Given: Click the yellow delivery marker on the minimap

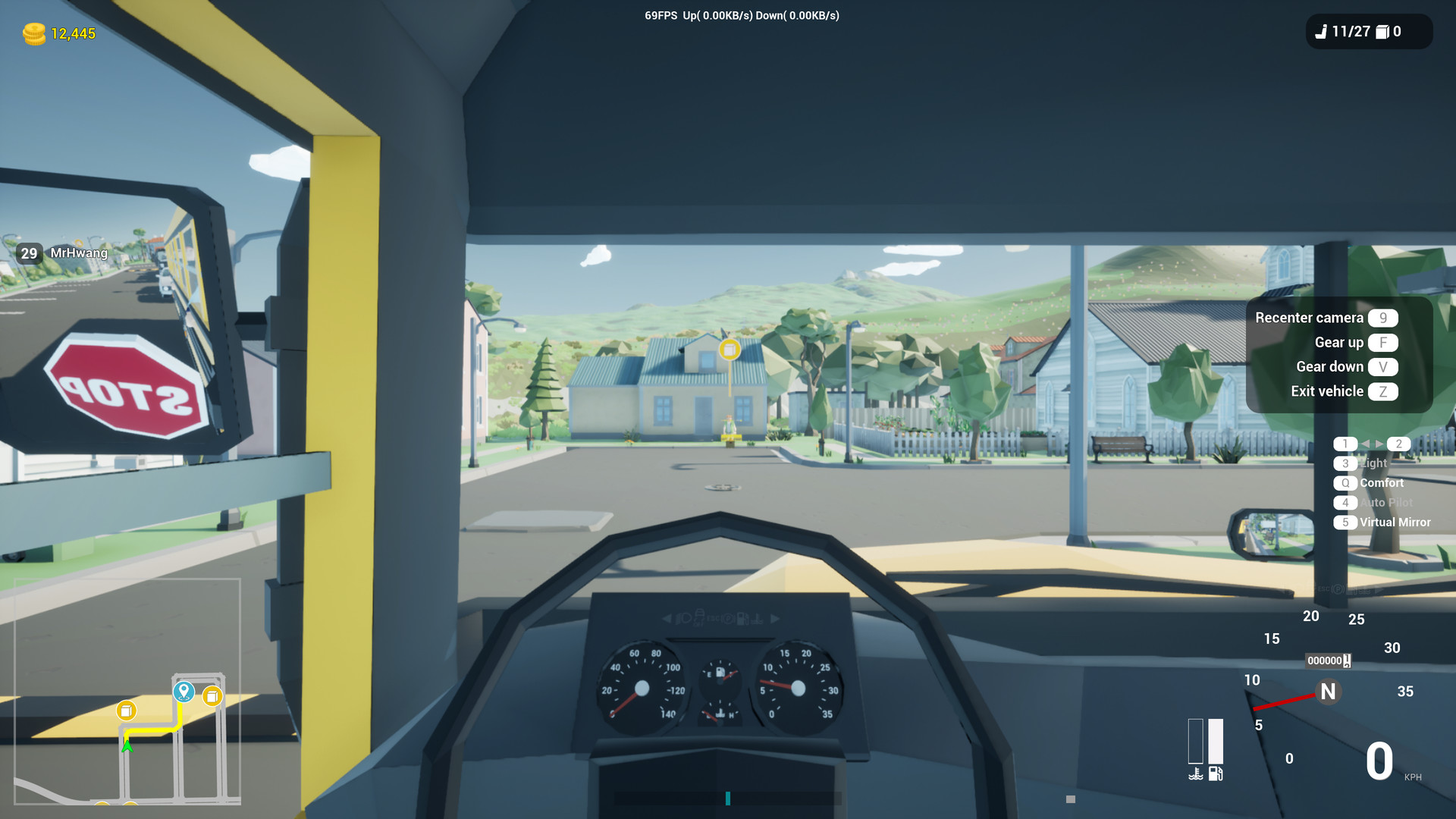Looking at the screenshot, I should tap(125, 711).
